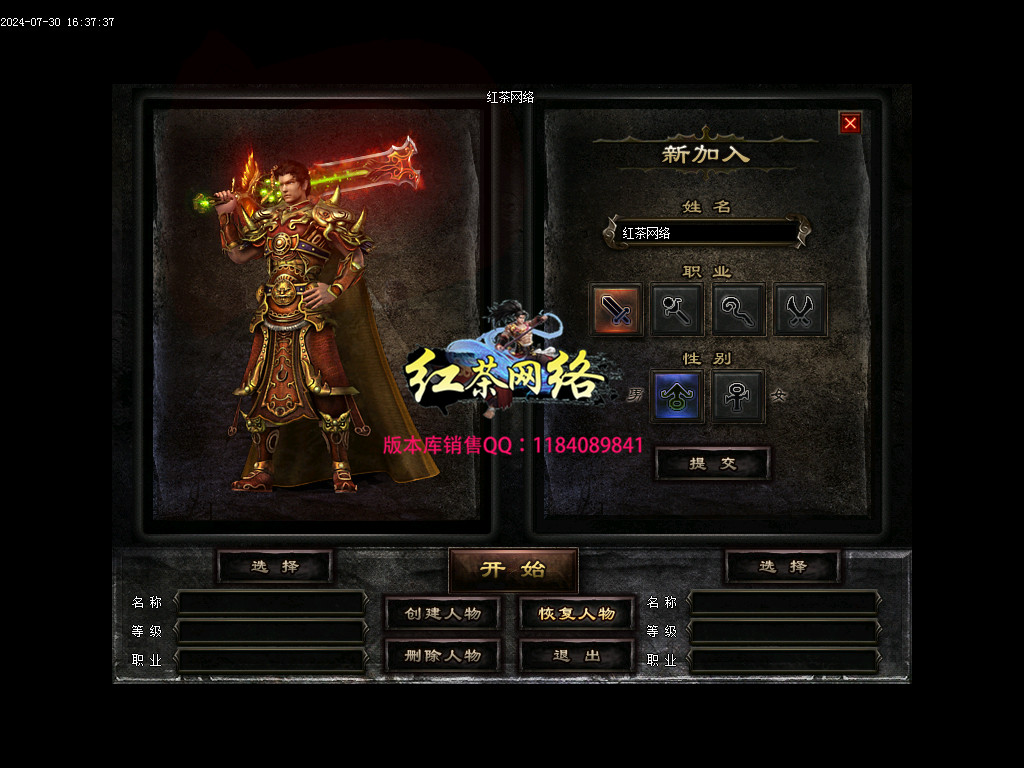Choose the staff mage class icon
1024x768 pixels.
tap(677, 310)
